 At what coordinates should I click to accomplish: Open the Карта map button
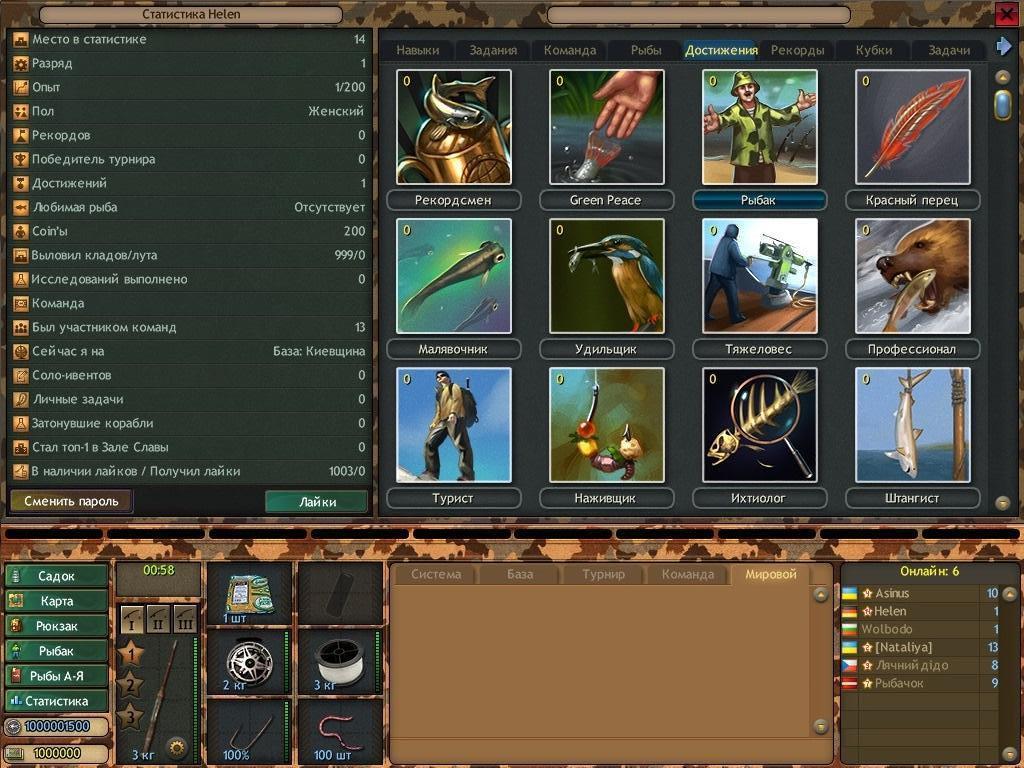tap(56, 601)
